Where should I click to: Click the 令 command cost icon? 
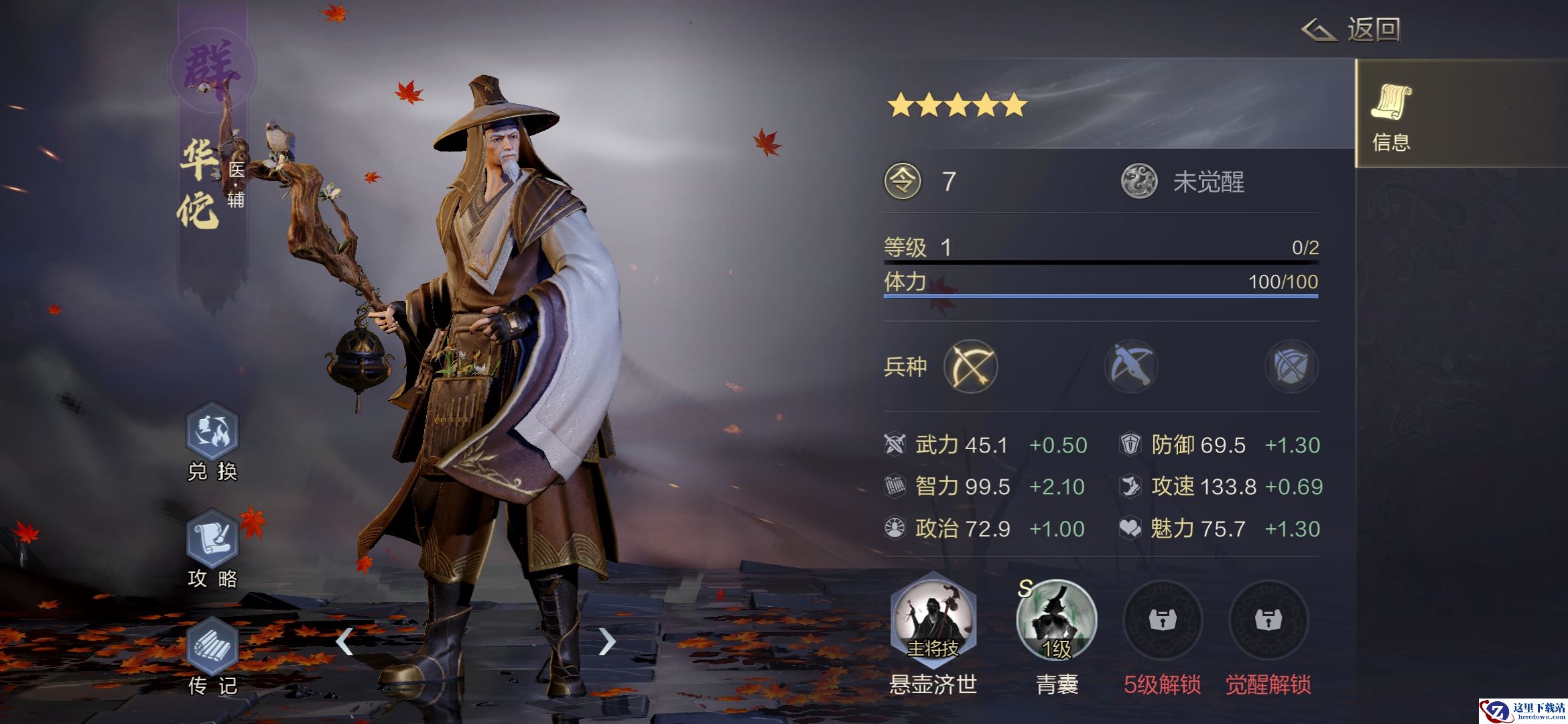tap(903, 182)
